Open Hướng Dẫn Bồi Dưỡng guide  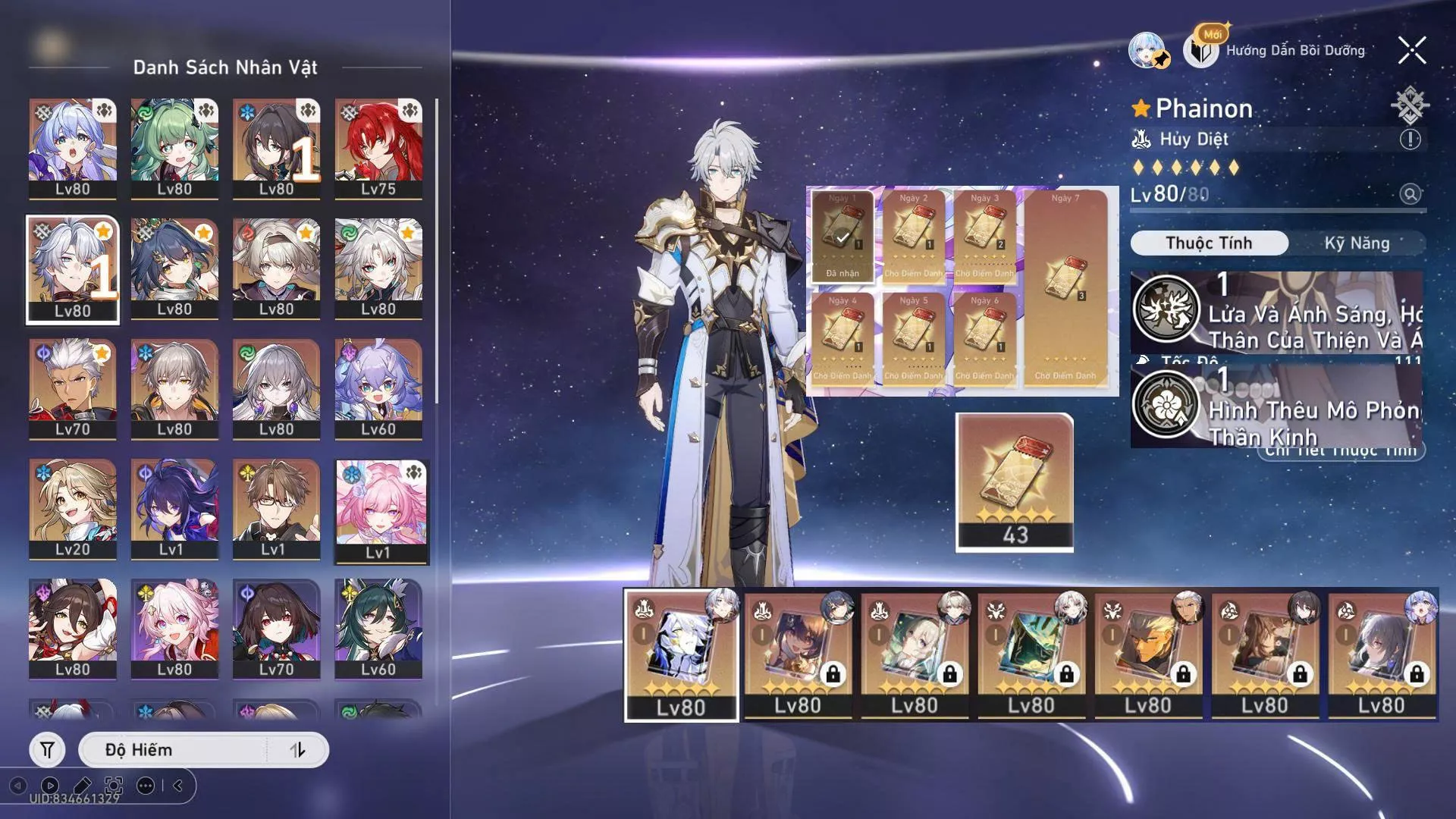point(1282,51)
